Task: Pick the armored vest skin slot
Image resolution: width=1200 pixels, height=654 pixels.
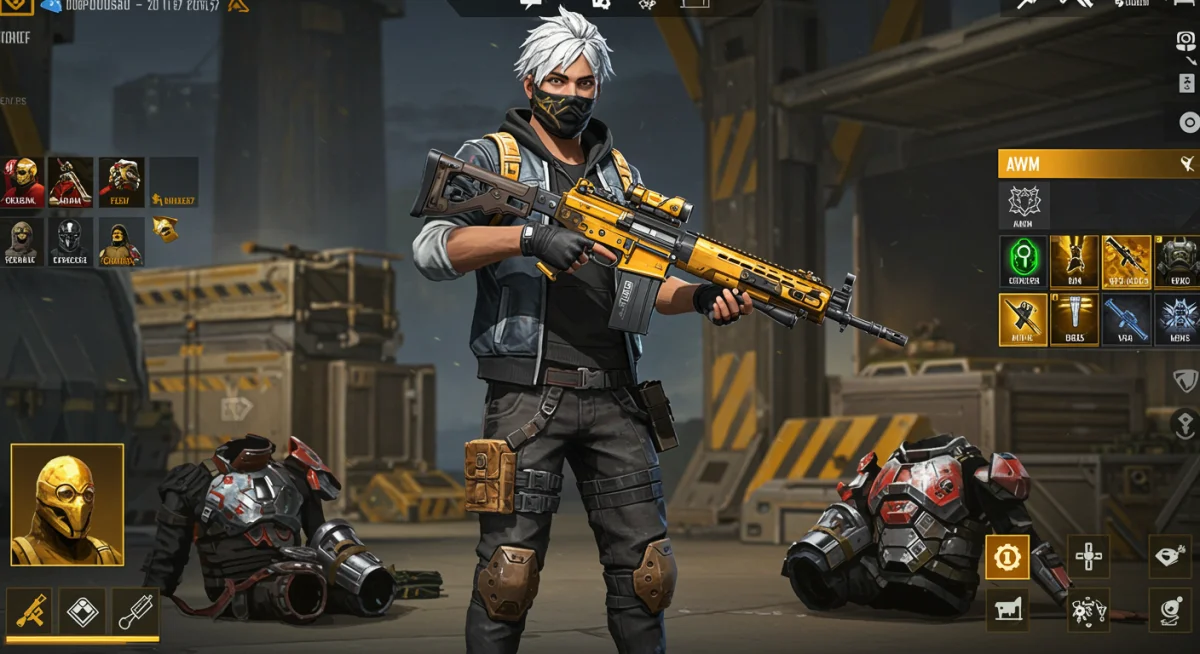Action: (1178, 261)
